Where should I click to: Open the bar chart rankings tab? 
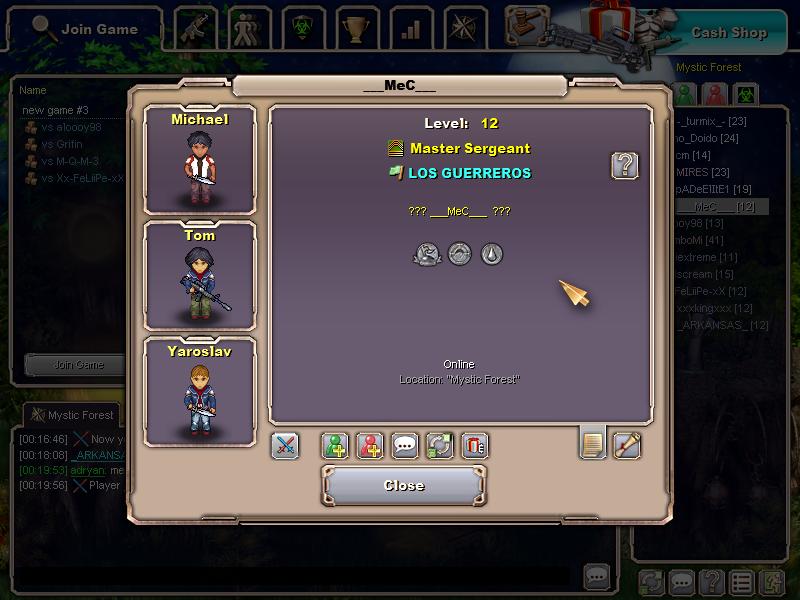(x=410, y=29)
